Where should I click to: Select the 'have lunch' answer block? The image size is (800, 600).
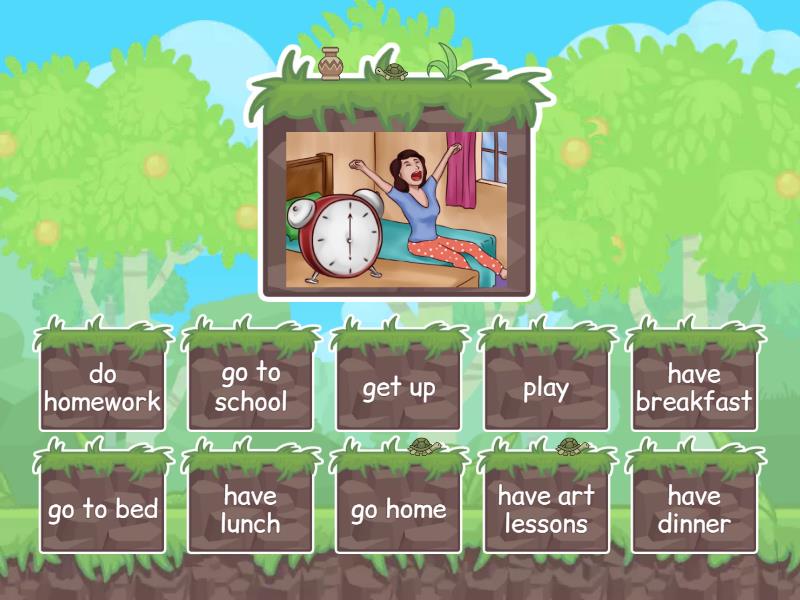250,510
